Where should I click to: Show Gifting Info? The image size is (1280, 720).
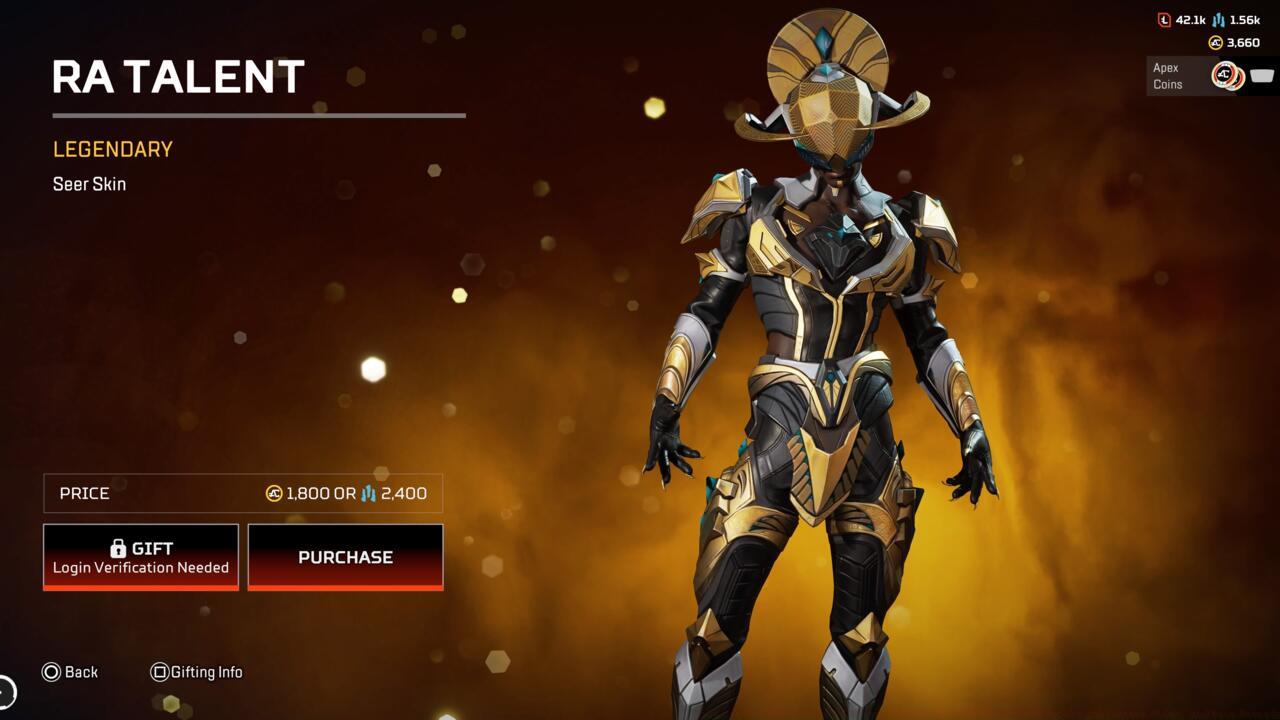click(x=196, y=672)
